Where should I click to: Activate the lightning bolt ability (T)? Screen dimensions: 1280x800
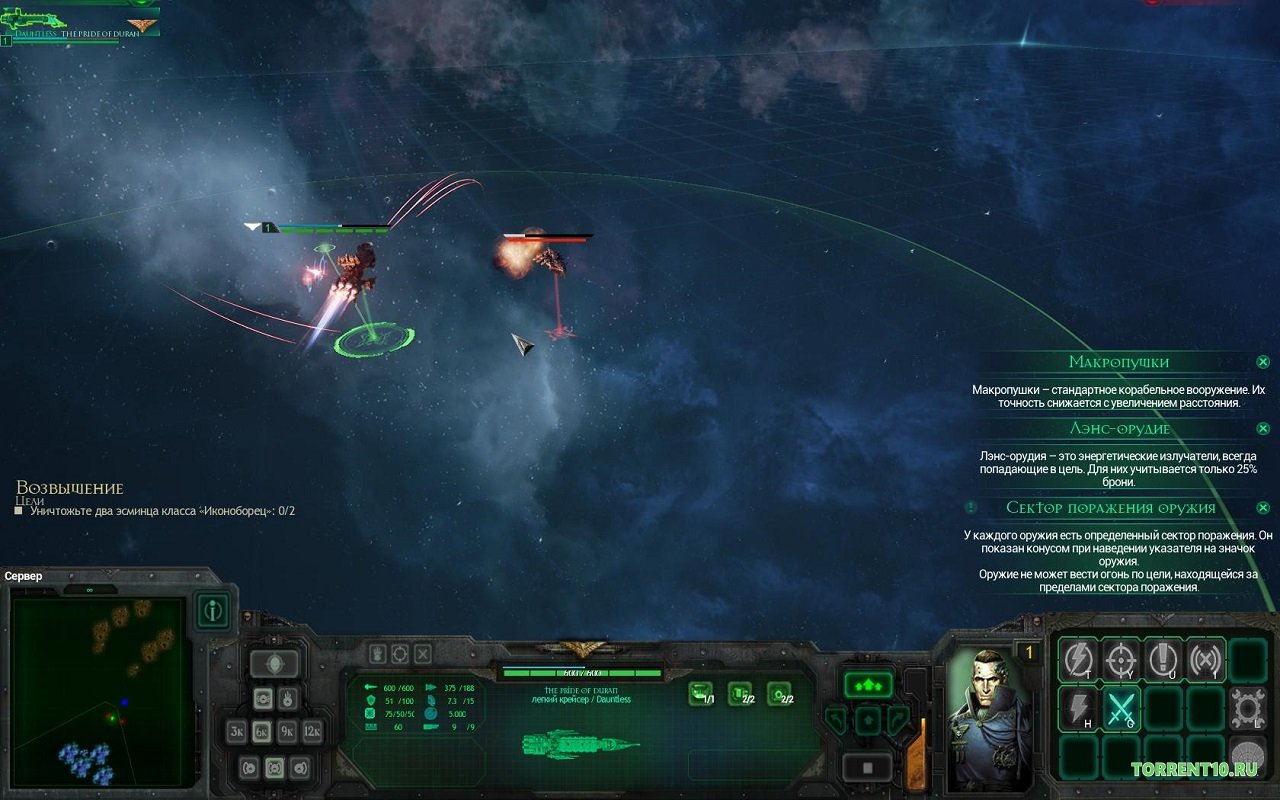point(1078,660)
